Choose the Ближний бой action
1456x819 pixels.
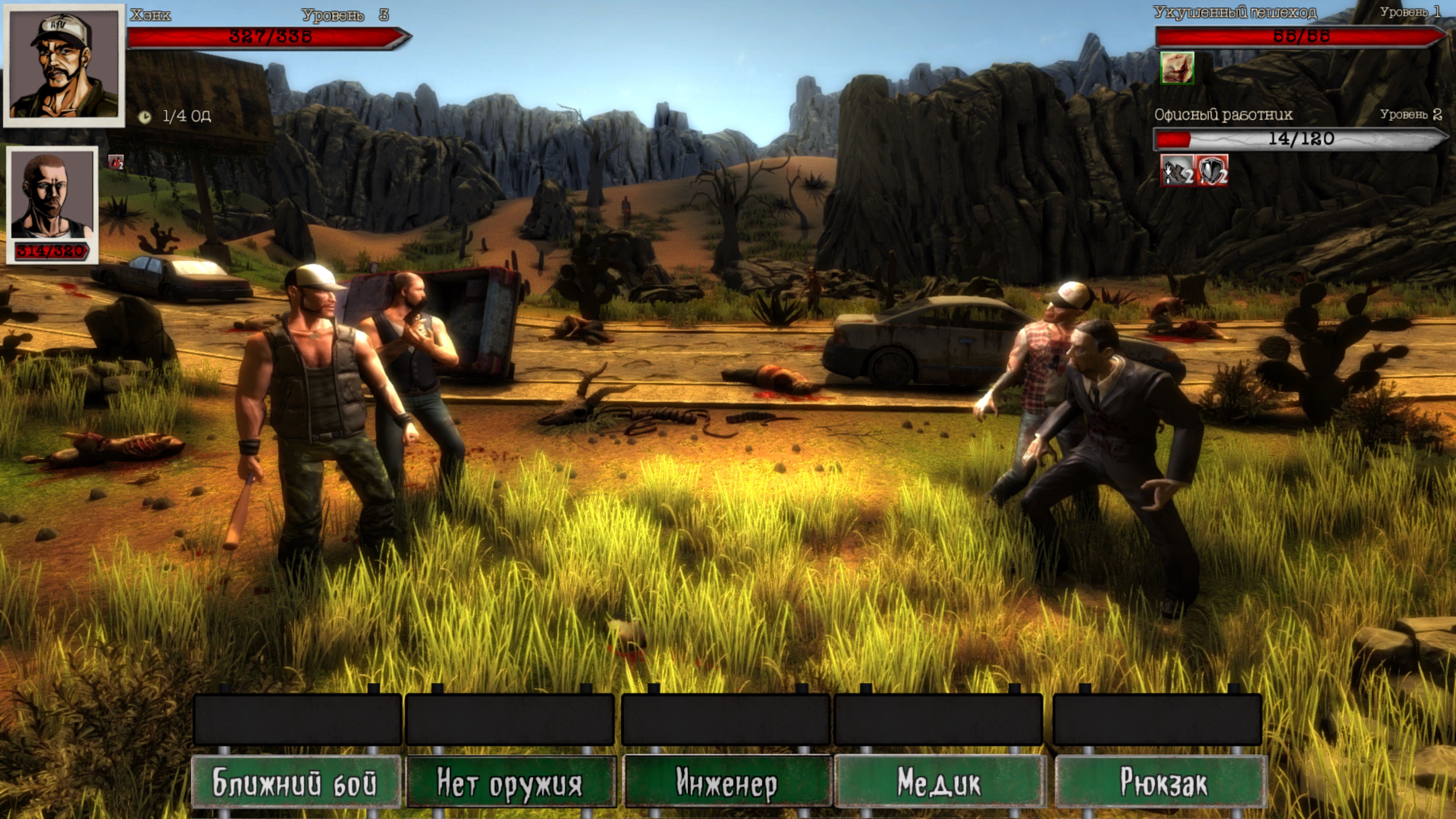click(x=296, y=782)
